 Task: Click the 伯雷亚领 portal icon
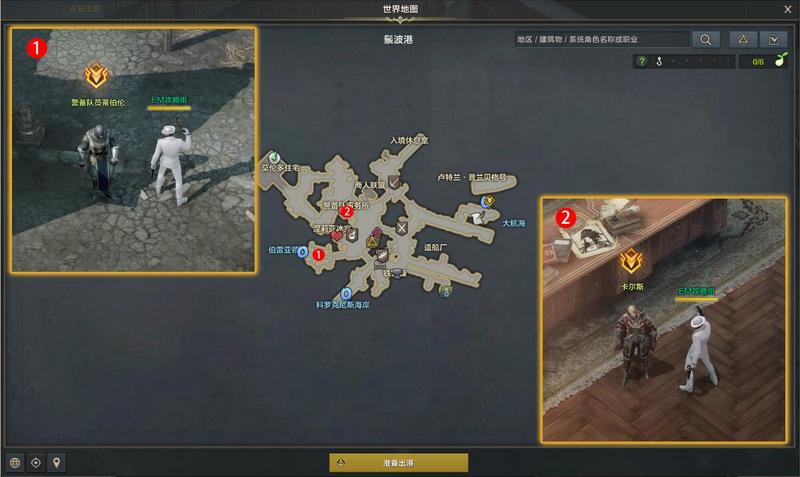point(302,251)
